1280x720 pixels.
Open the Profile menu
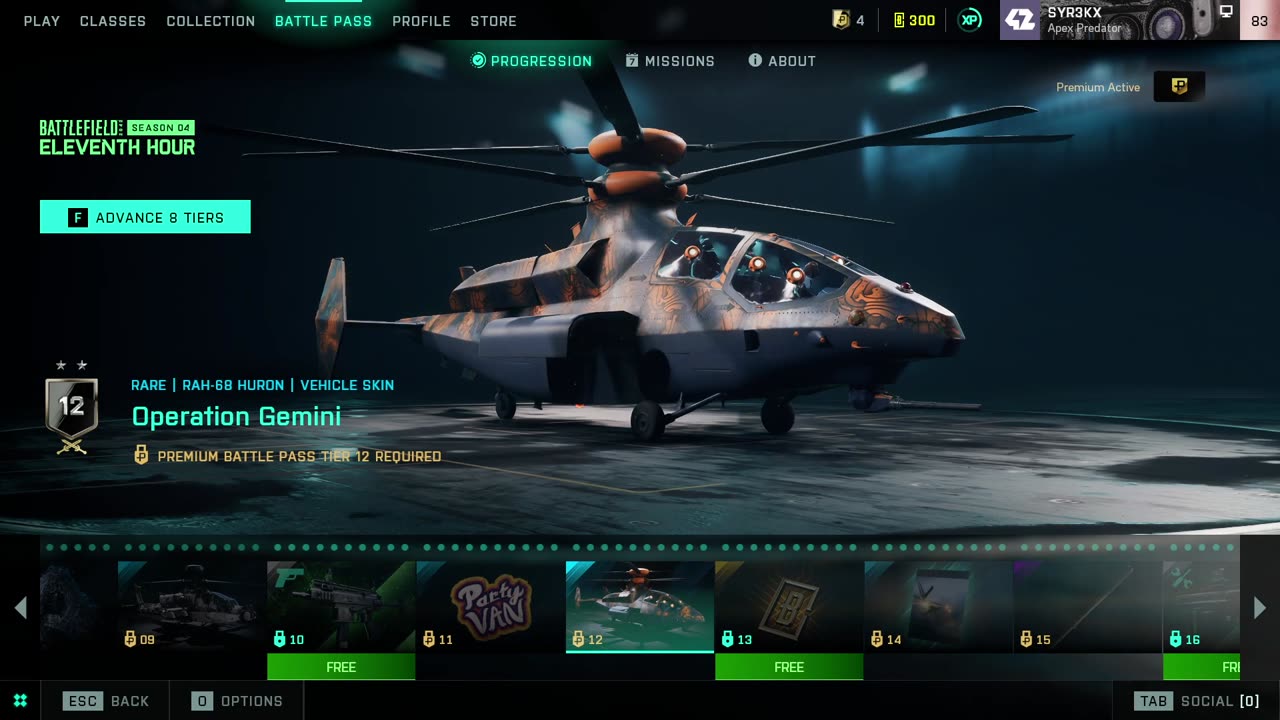tap(421, 21)
